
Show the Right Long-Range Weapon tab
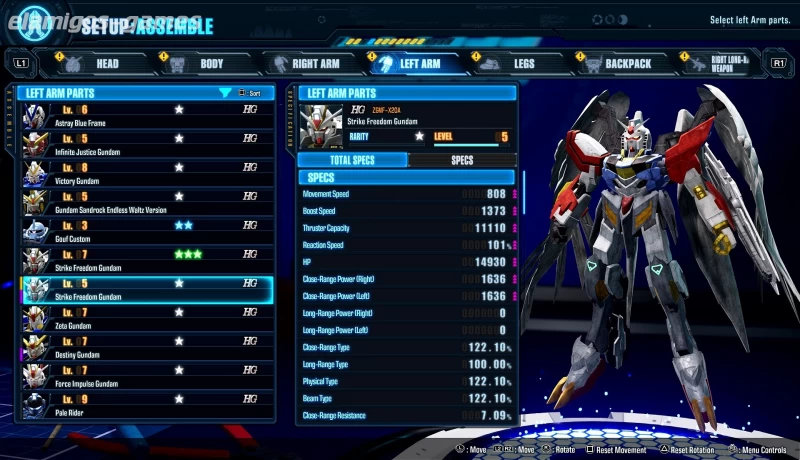(x=721, y=64)
